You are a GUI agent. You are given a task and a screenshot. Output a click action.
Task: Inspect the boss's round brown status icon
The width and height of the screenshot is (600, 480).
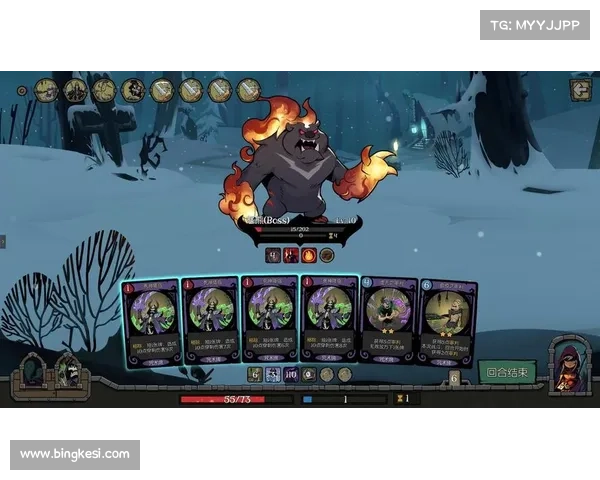click(326, 255)
